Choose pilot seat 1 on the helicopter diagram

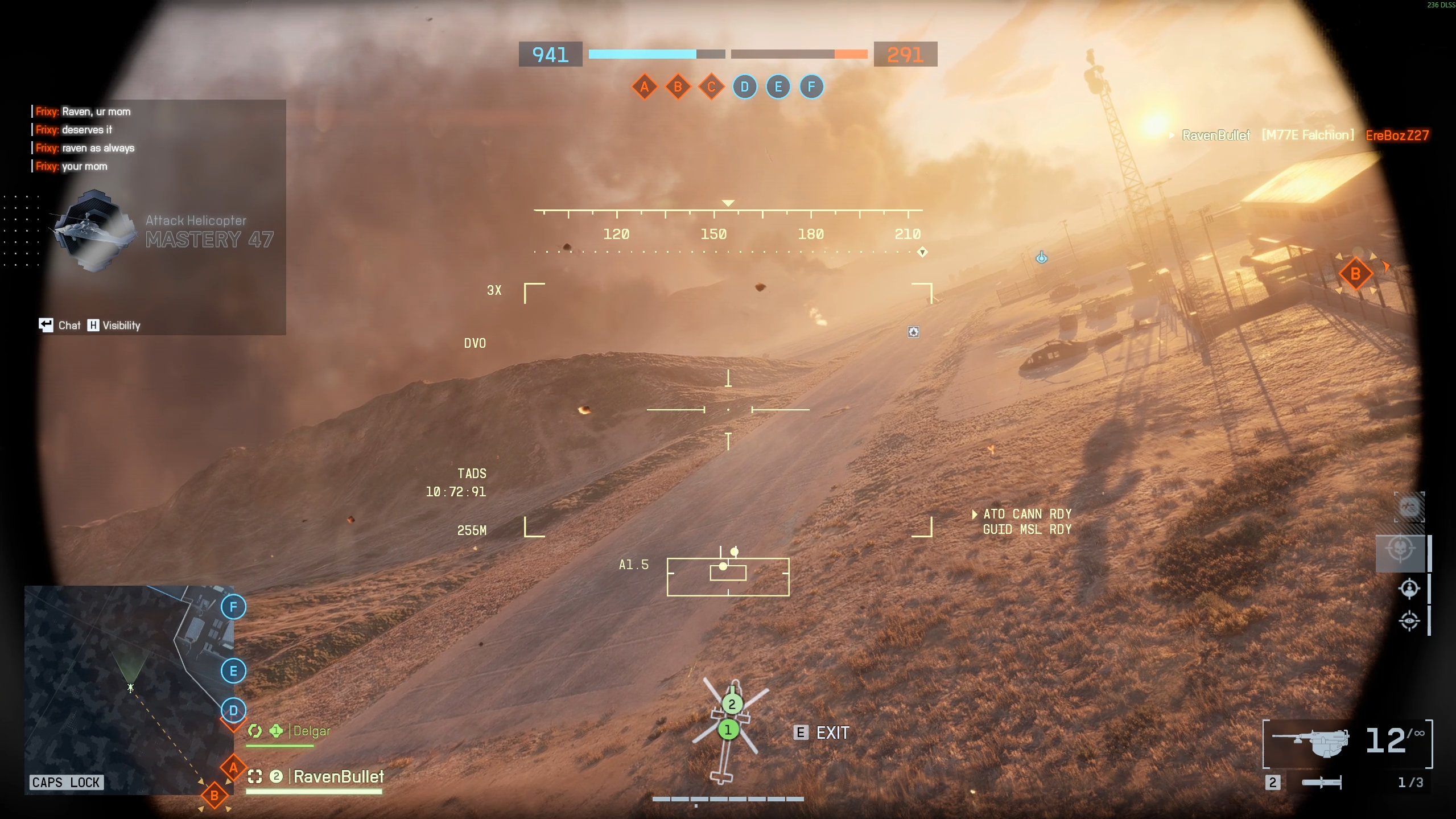pyautogui.click(x=728, y=730)
